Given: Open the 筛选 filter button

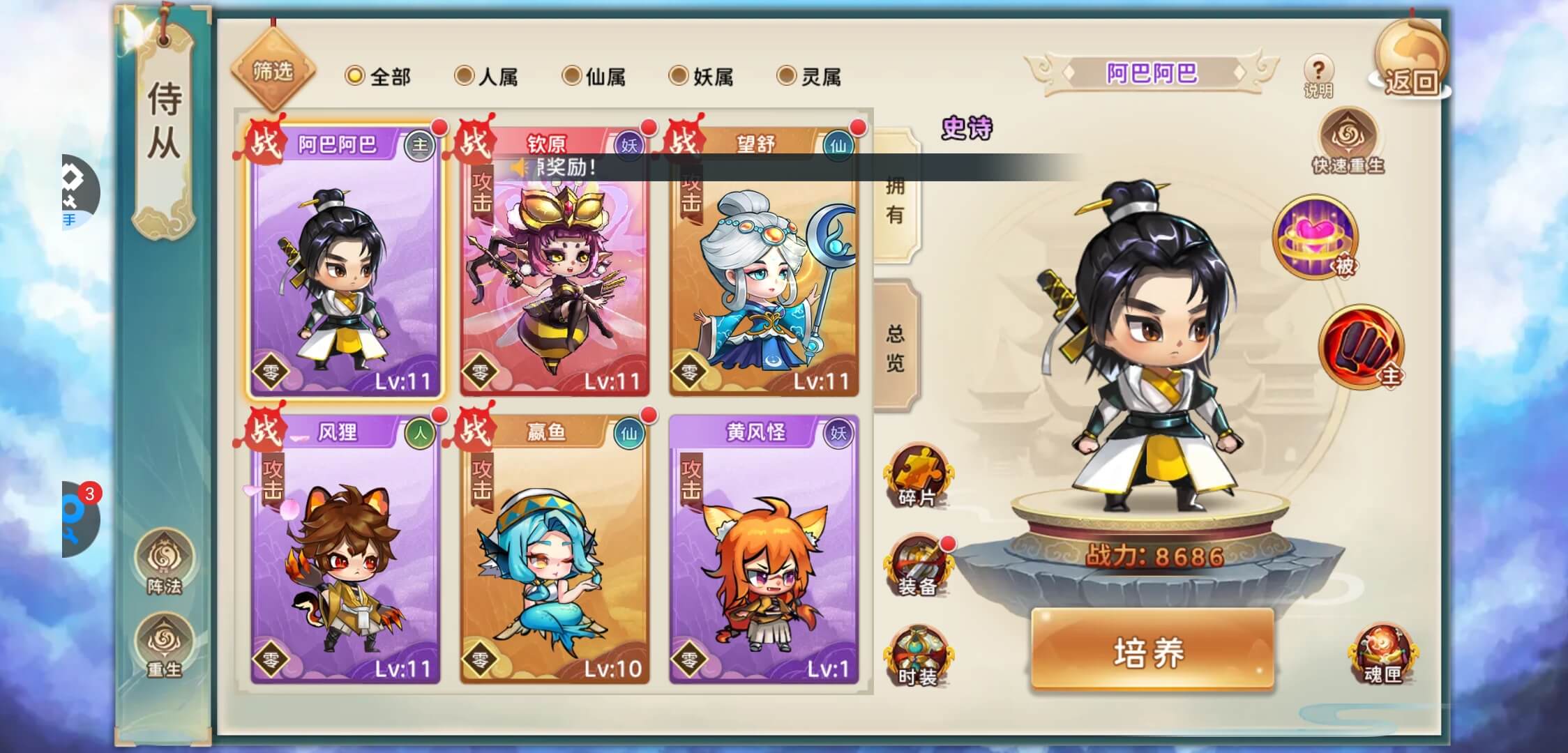Looking at the screenshot, I should 273,71.
